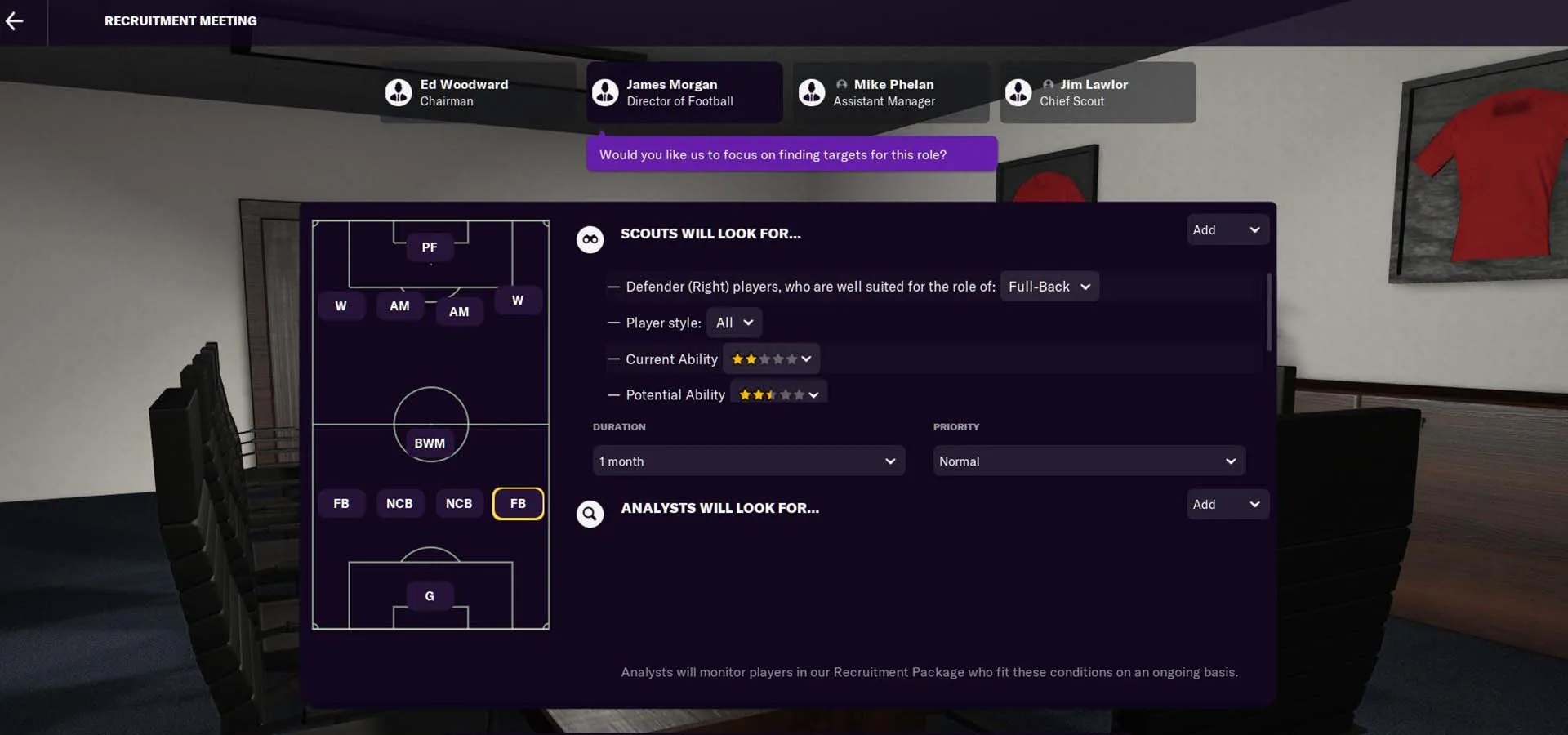
Task: Select the G goalkeeper position
Action: (430, 595)
